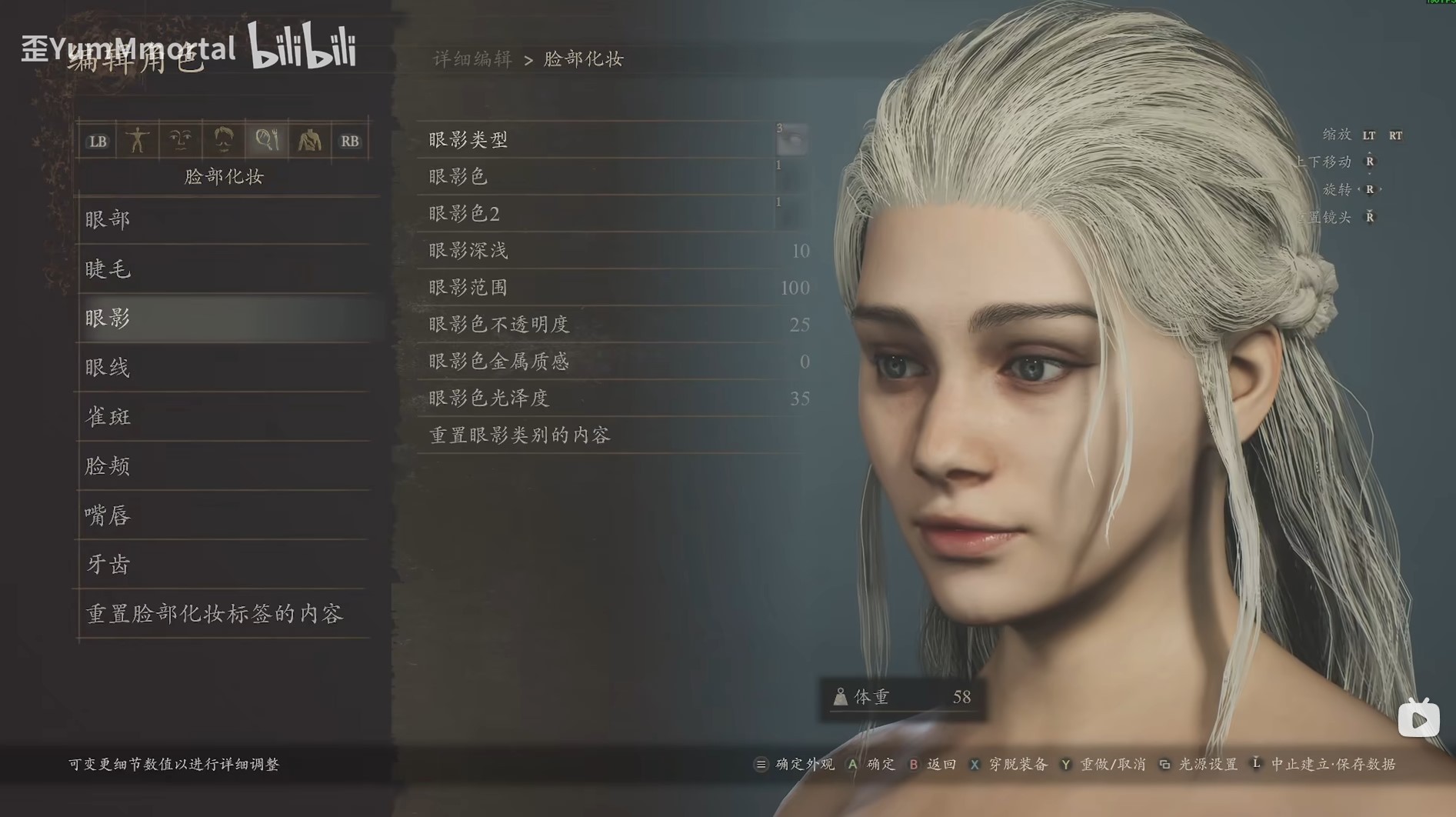
Task: Click the LB shoulder button icon
Action: click(x=97, y=141)
